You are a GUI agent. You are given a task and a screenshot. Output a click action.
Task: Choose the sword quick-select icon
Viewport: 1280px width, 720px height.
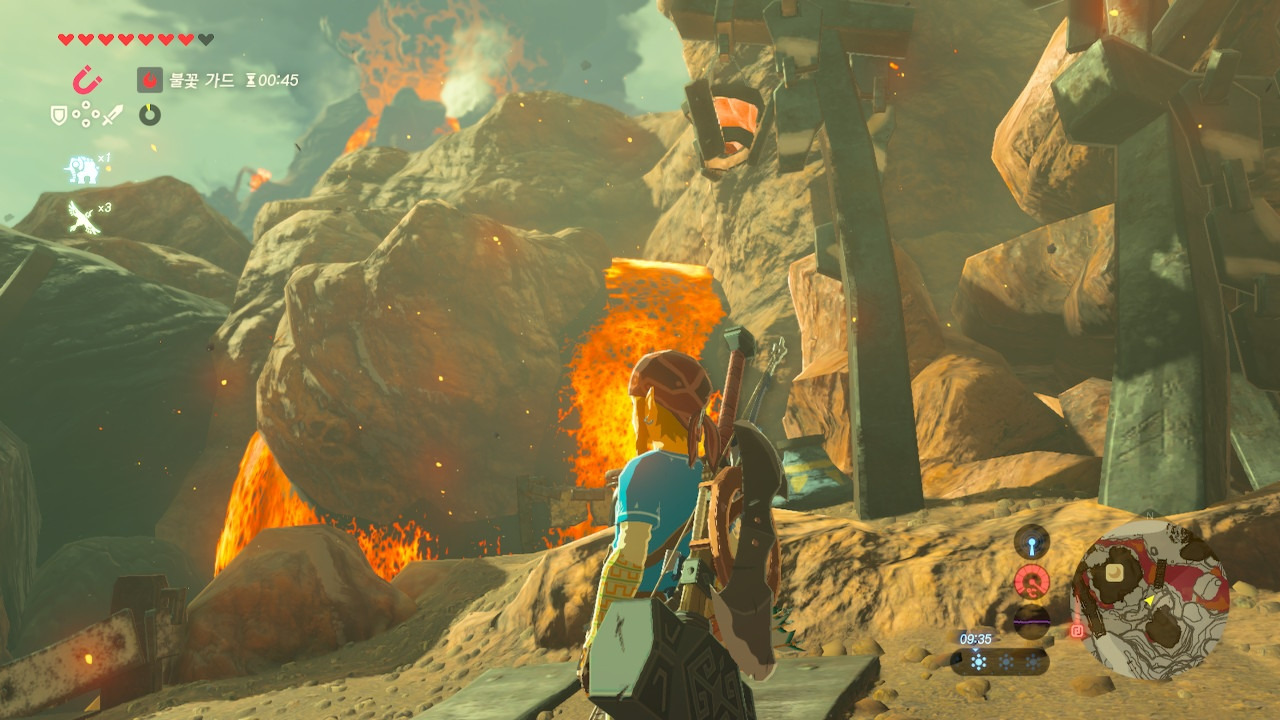pyautogui.click(x=112, y=115)
